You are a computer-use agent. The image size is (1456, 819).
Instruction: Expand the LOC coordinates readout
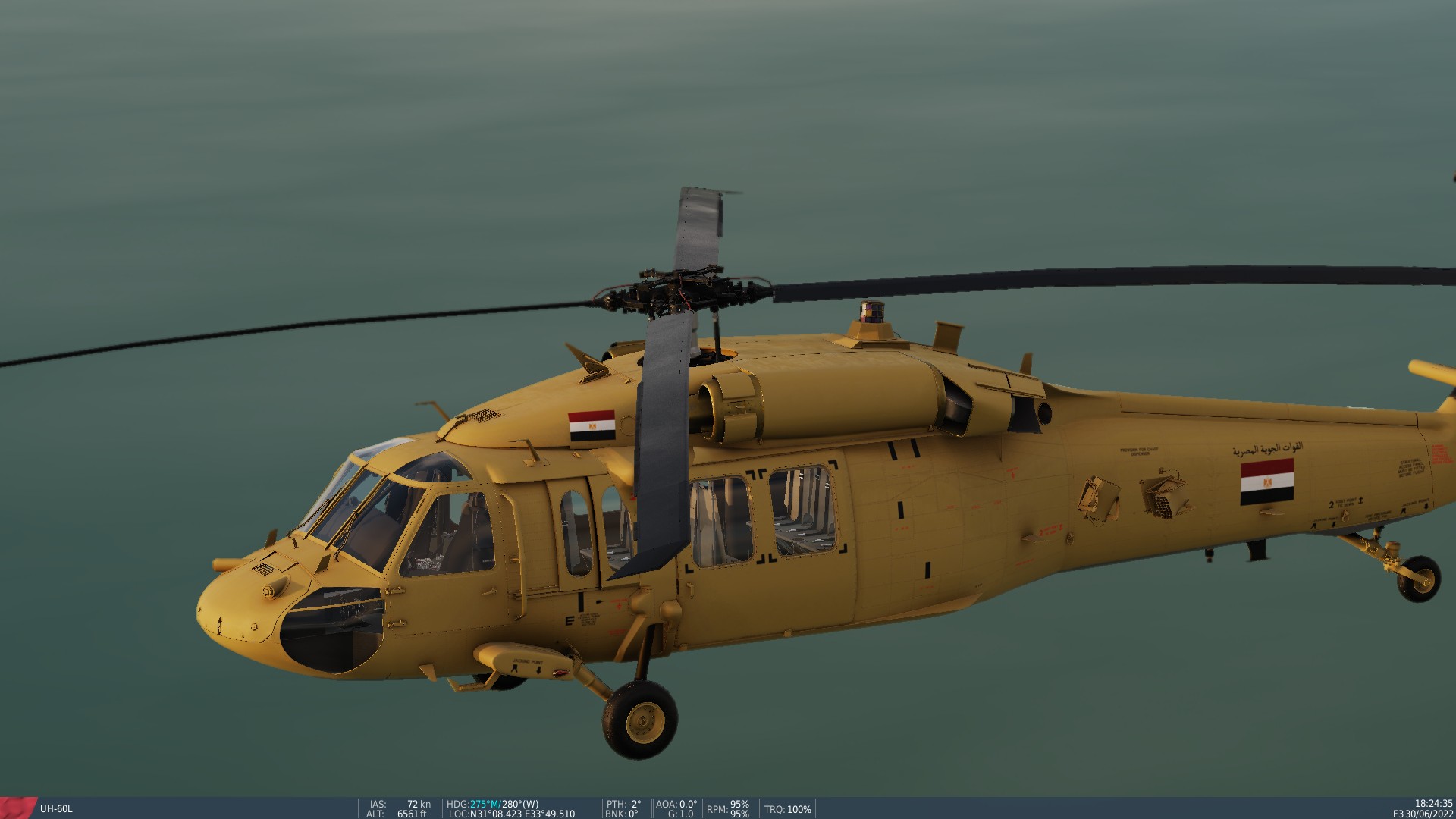point(512,812)
